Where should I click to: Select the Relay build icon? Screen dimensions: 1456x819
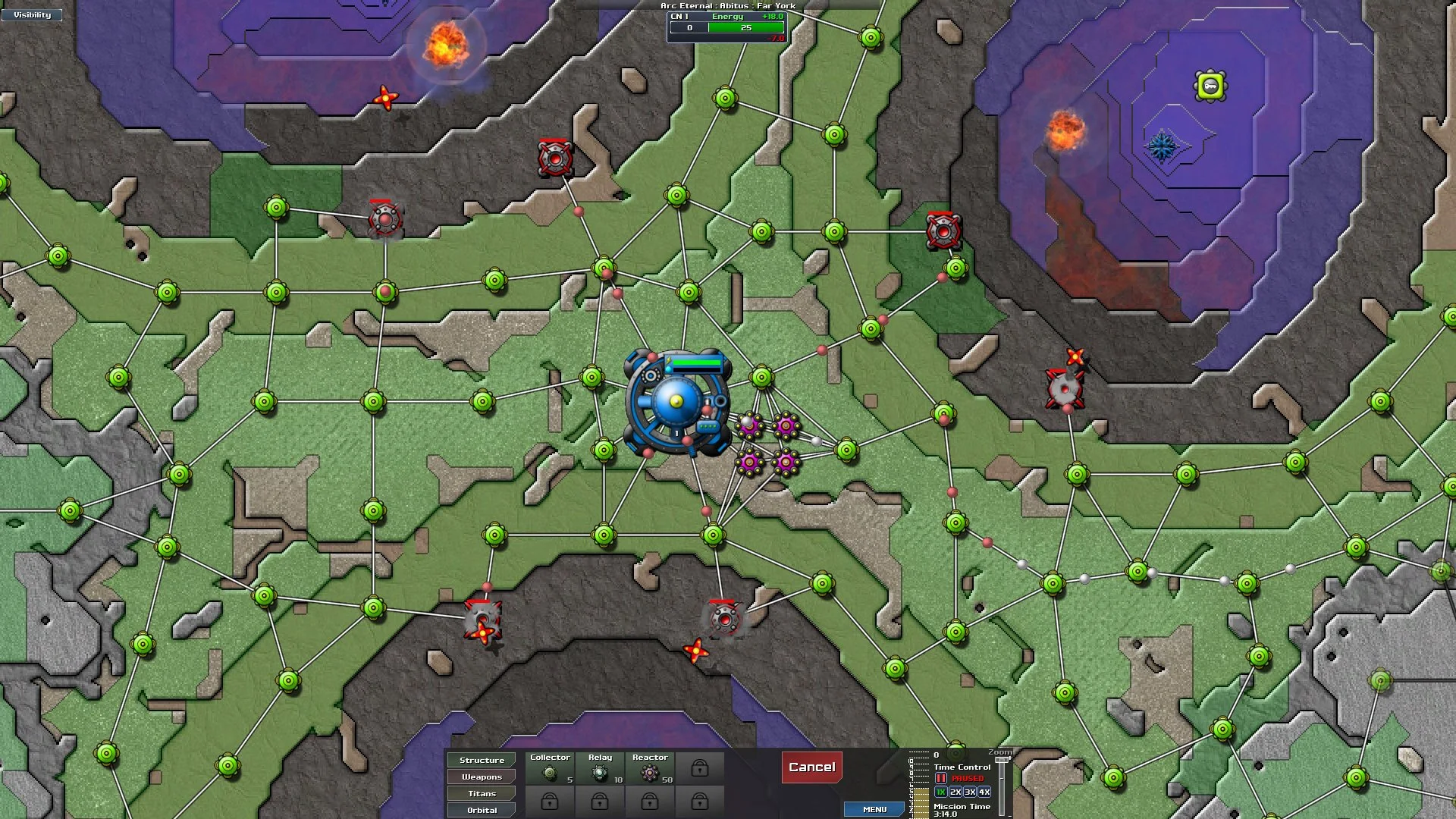pos(600,771)
